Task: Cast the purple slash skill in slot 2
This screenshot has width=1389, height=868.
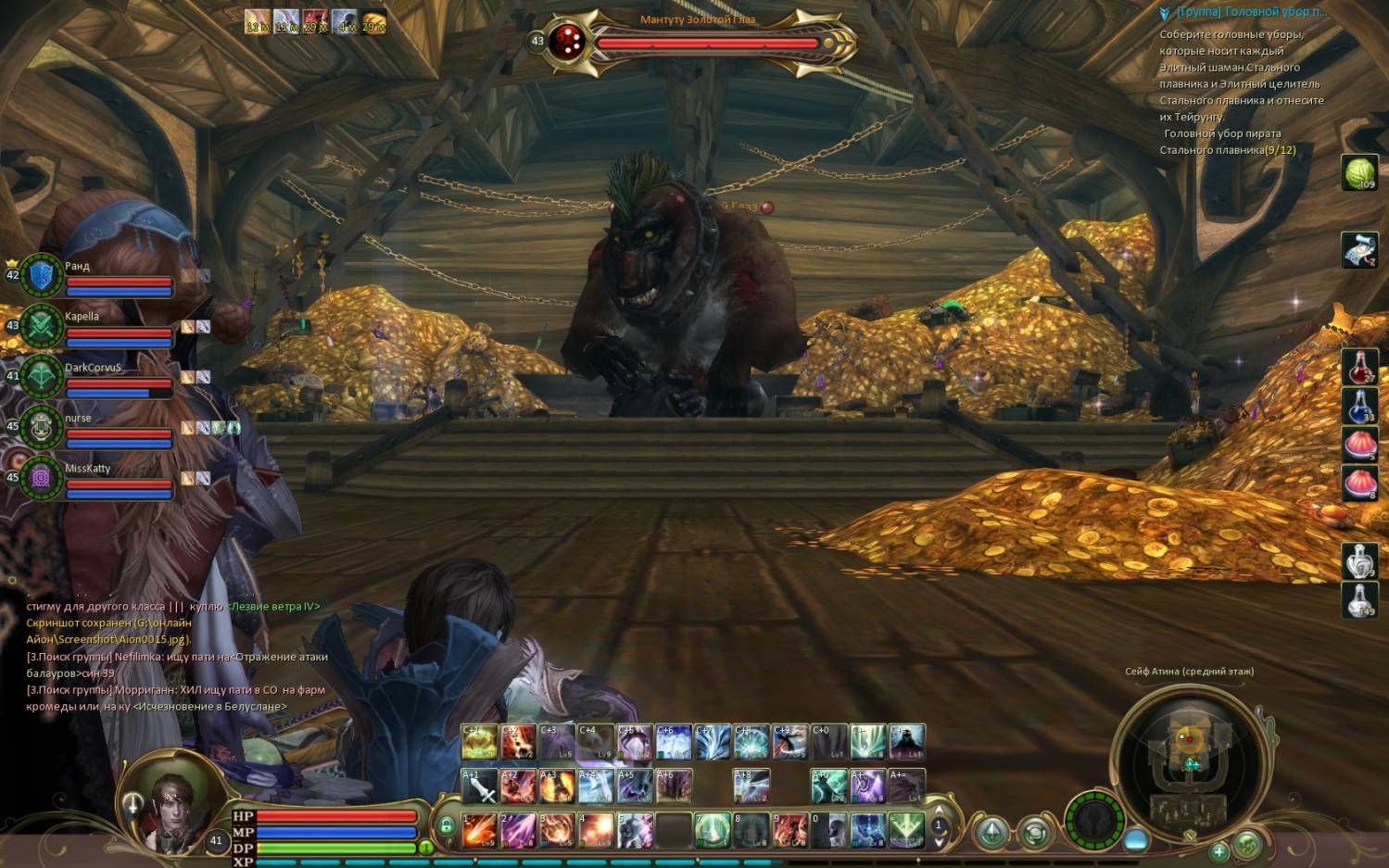Action: [x=518, y=829]
